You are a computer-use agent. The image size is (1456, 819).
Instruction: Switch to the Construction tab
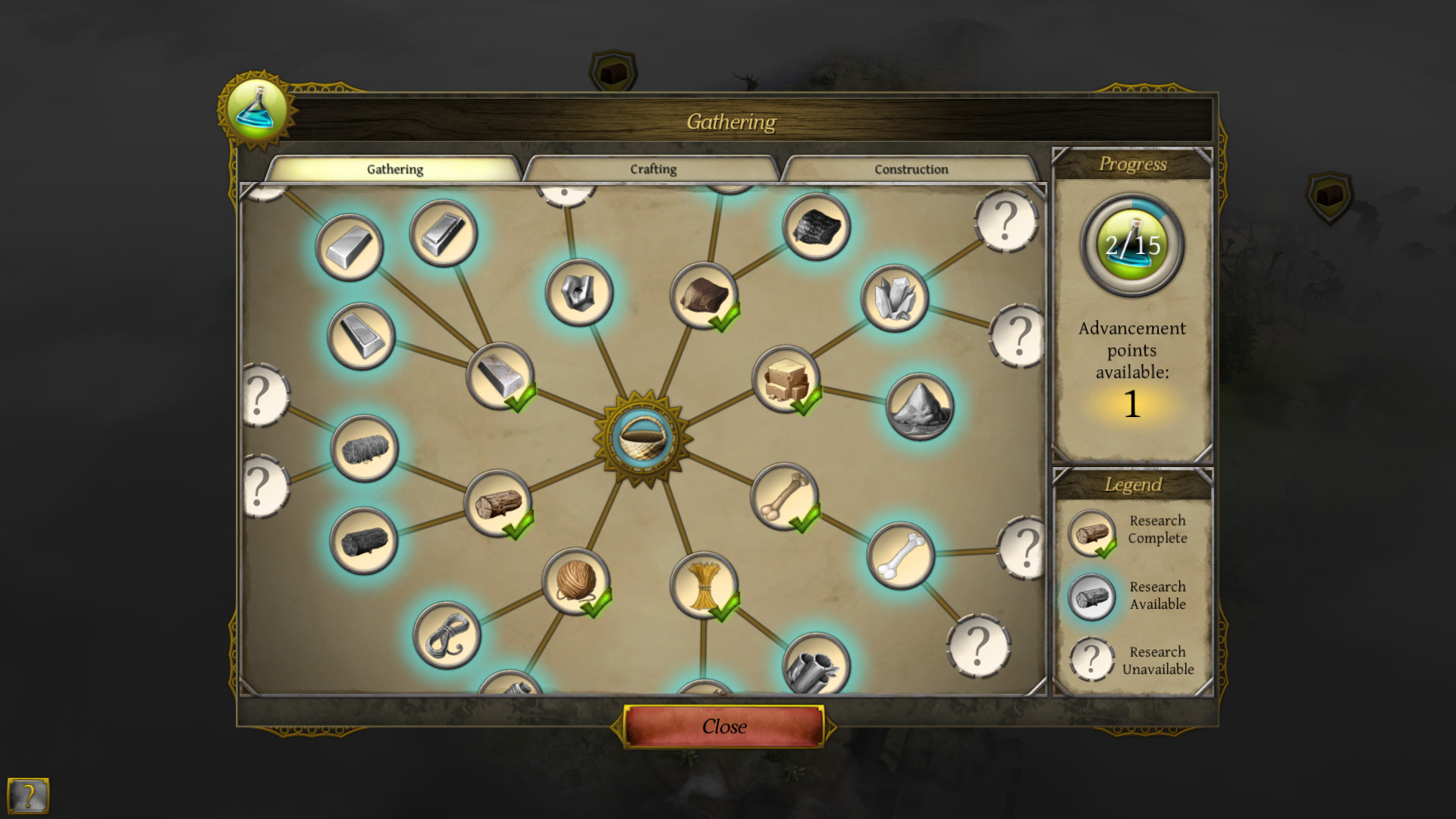(x=910, y=169)
